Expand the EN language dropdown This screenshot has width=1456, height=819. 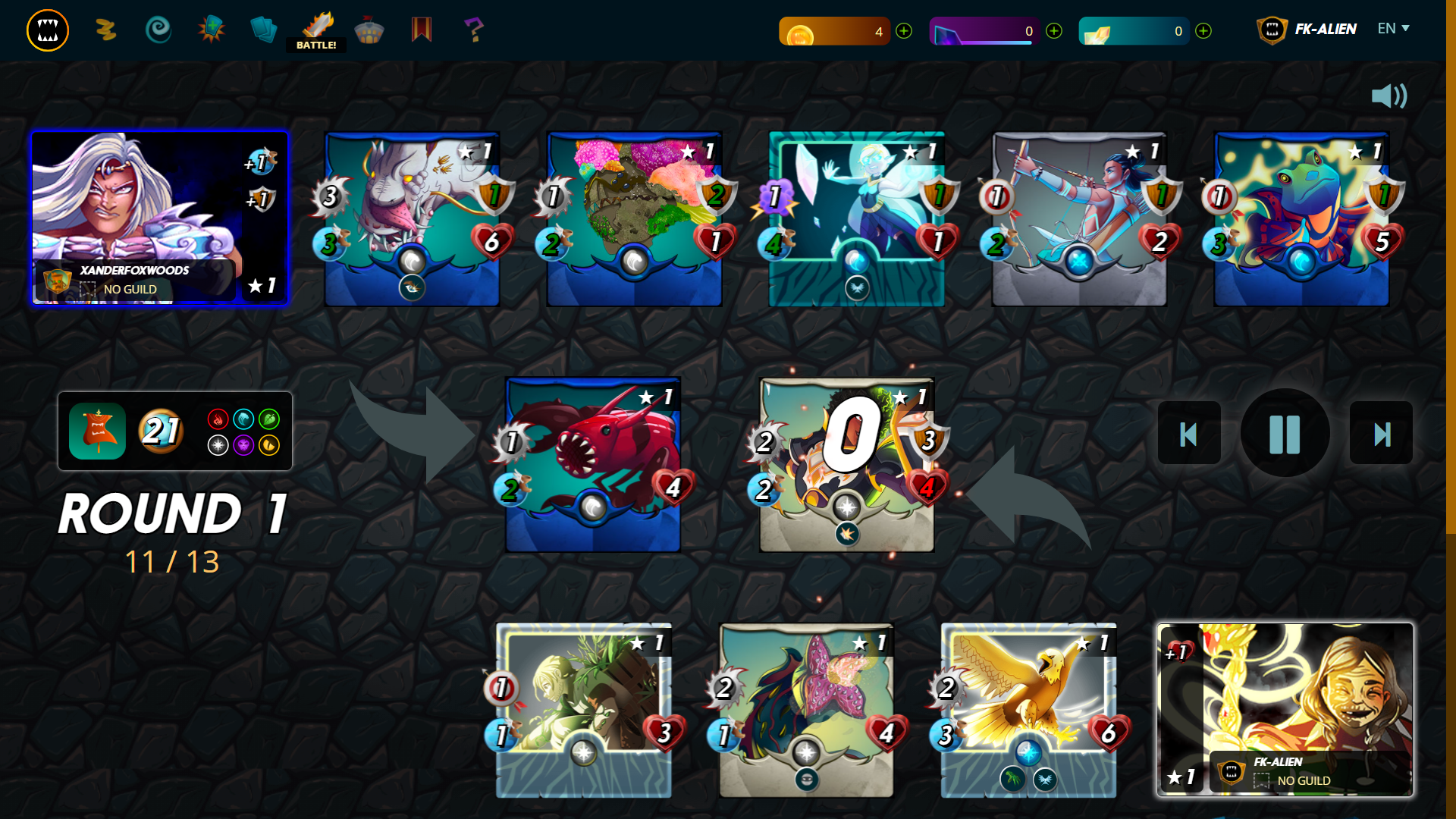1393,29
